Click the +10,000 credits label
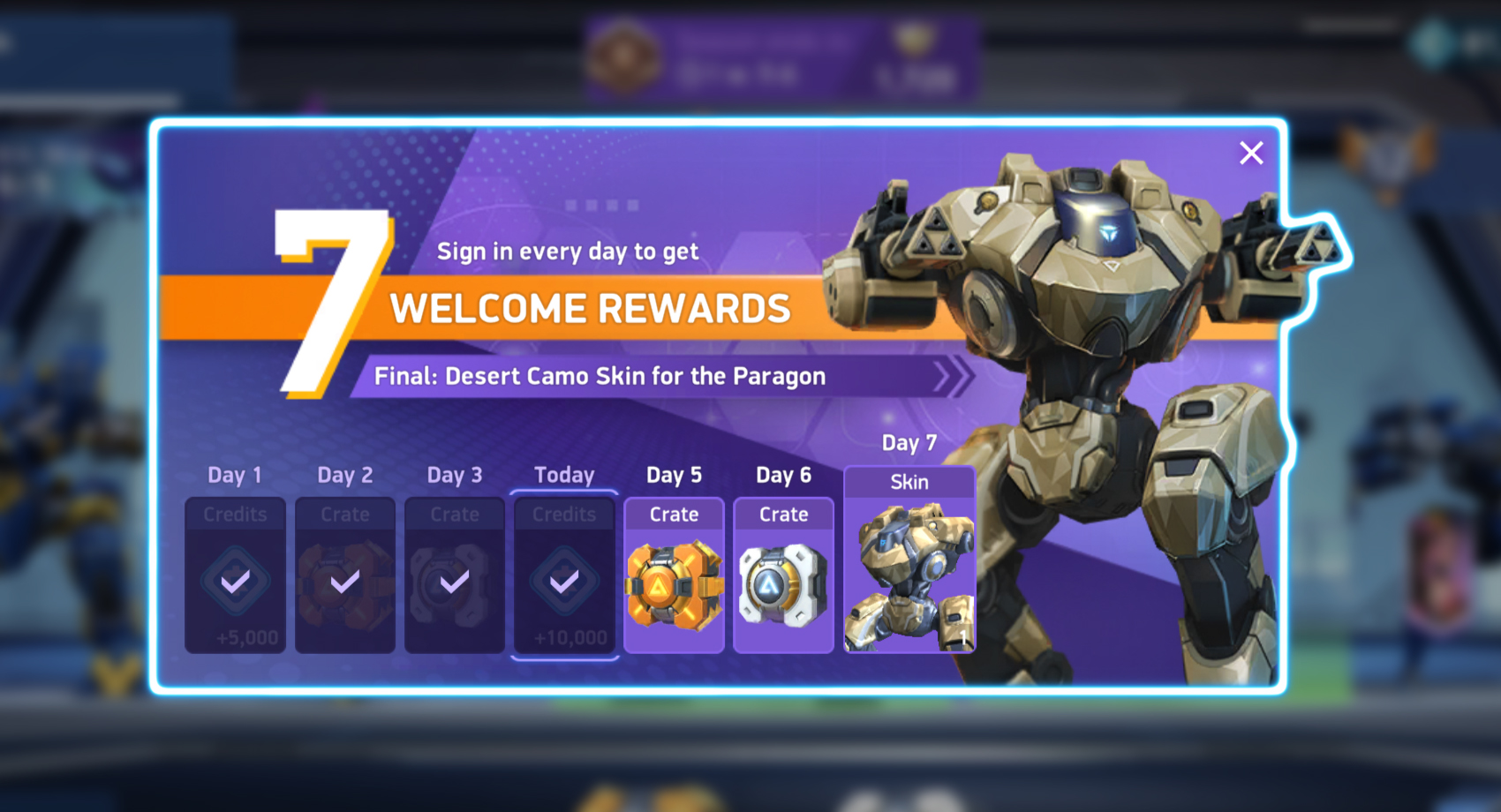Screen dimensions: 1501x812 pyautogui.click(x=564, y=637)
